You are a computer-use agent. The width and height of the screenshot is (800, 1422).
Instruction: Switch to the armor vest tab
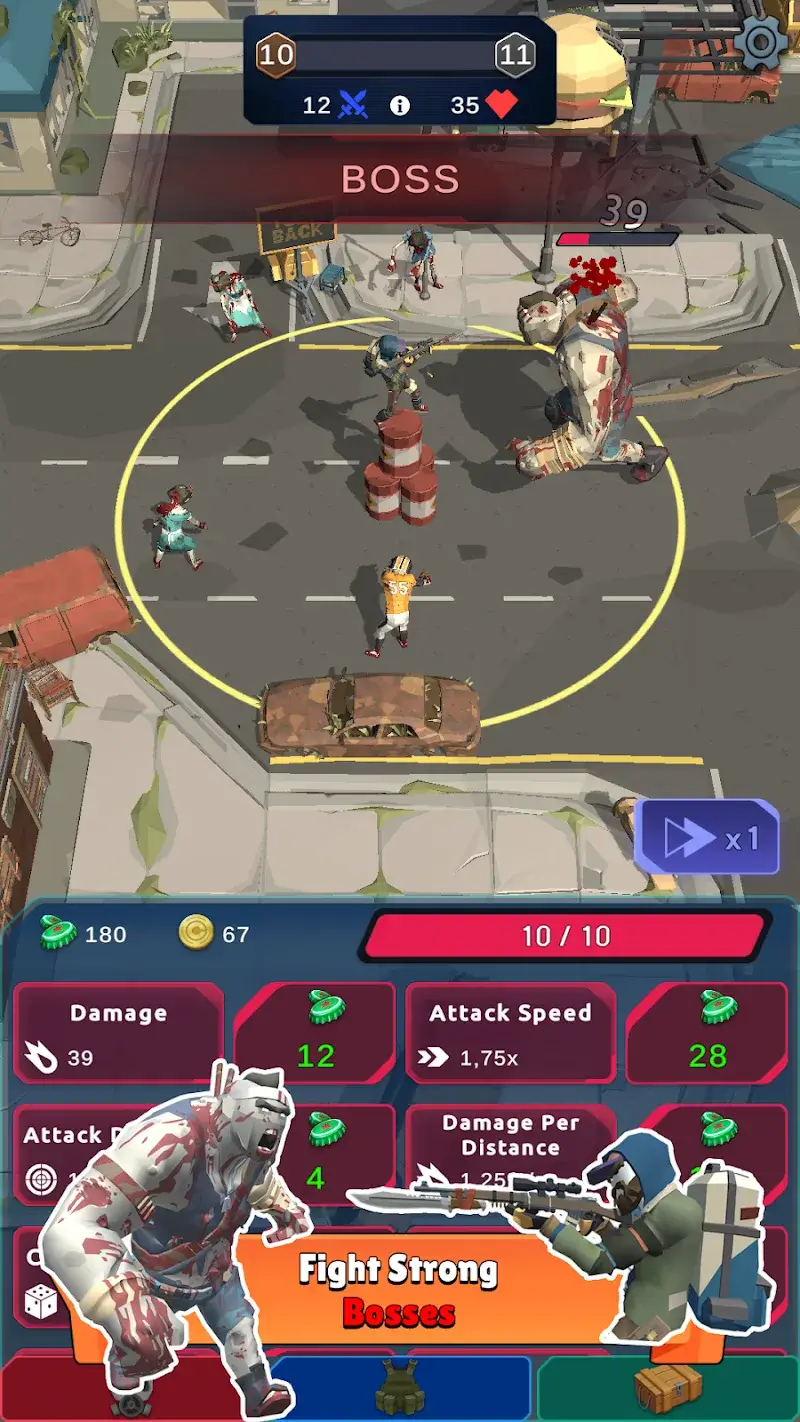(x=400, y=1390)
